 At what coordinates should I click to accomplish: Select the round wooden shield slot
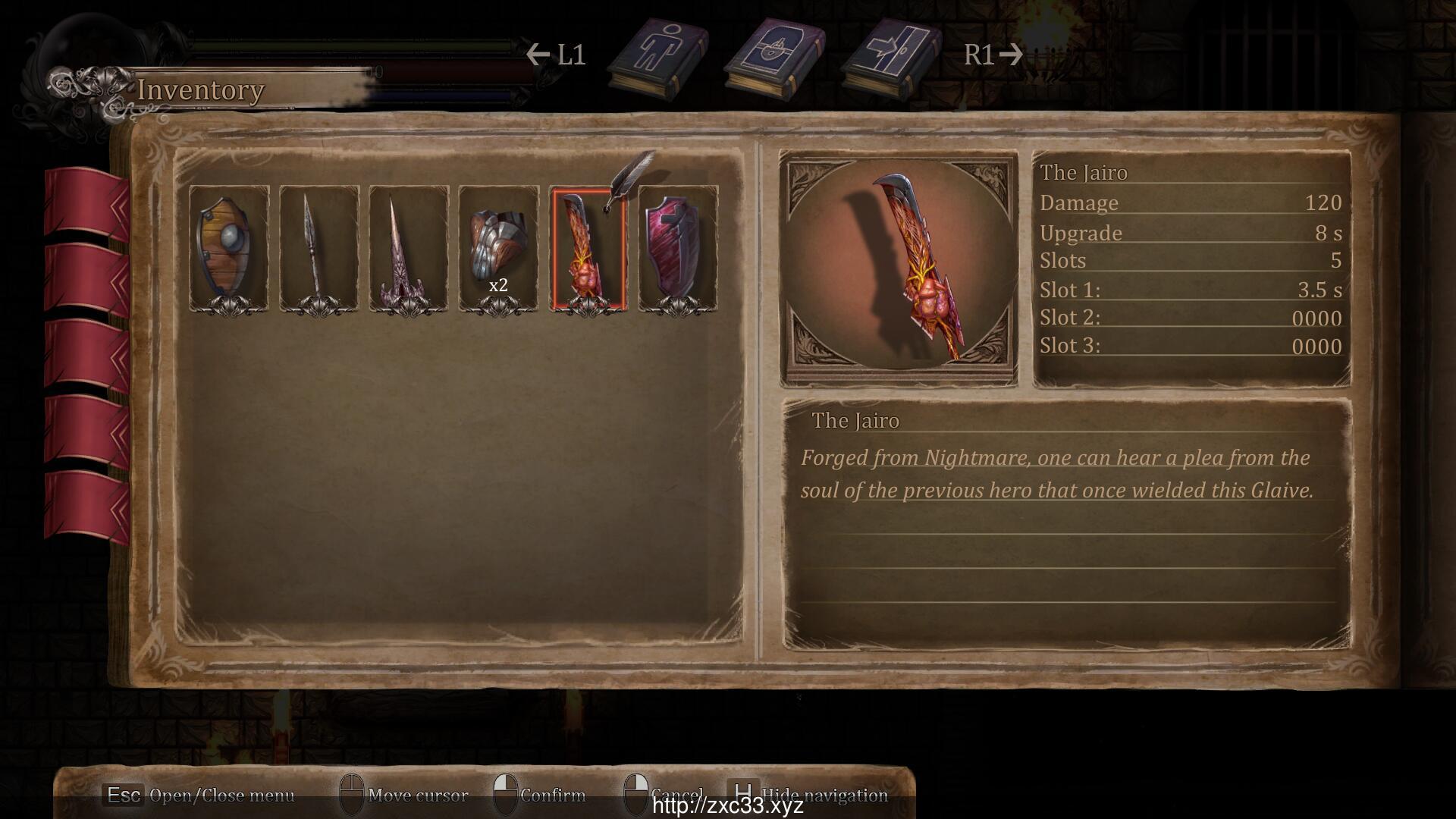(x=228, y=248)
